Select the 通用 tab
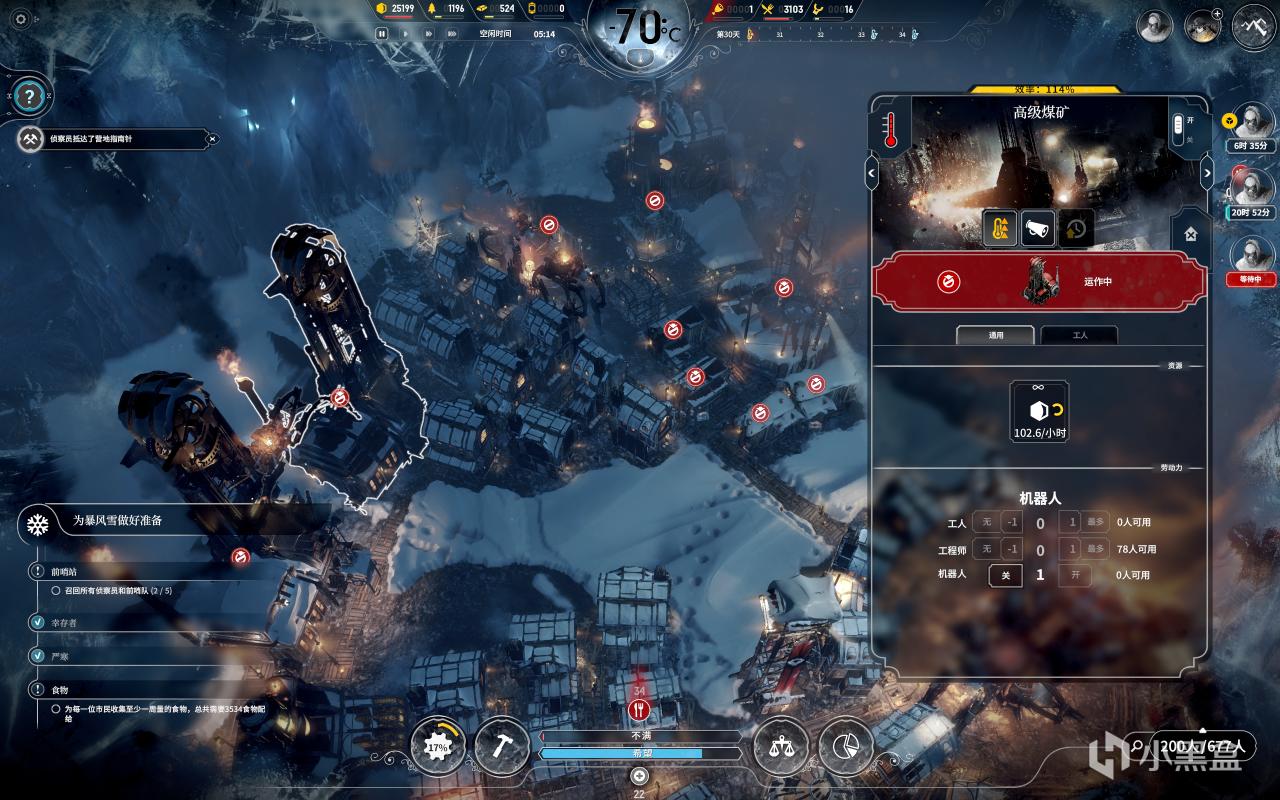 (x=995, y=336)
